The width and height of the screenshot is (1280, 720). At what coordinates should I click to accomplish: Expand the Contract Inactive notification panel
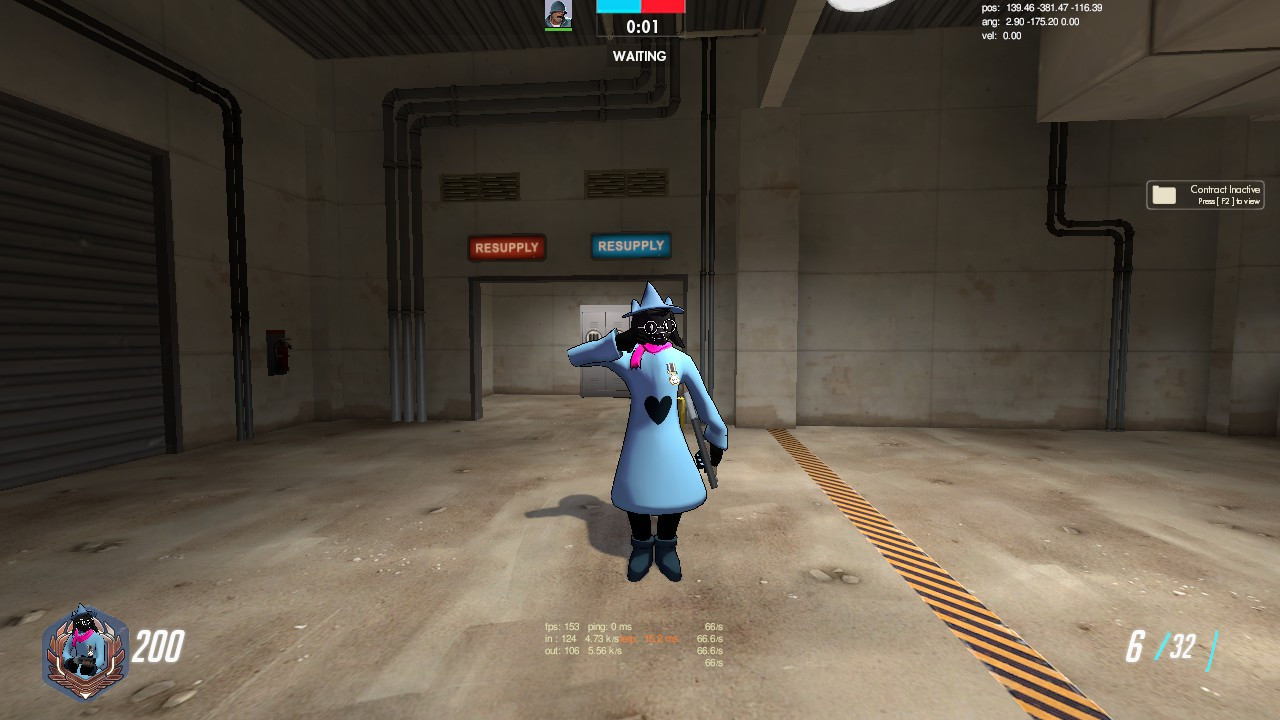pos(1205,194)
